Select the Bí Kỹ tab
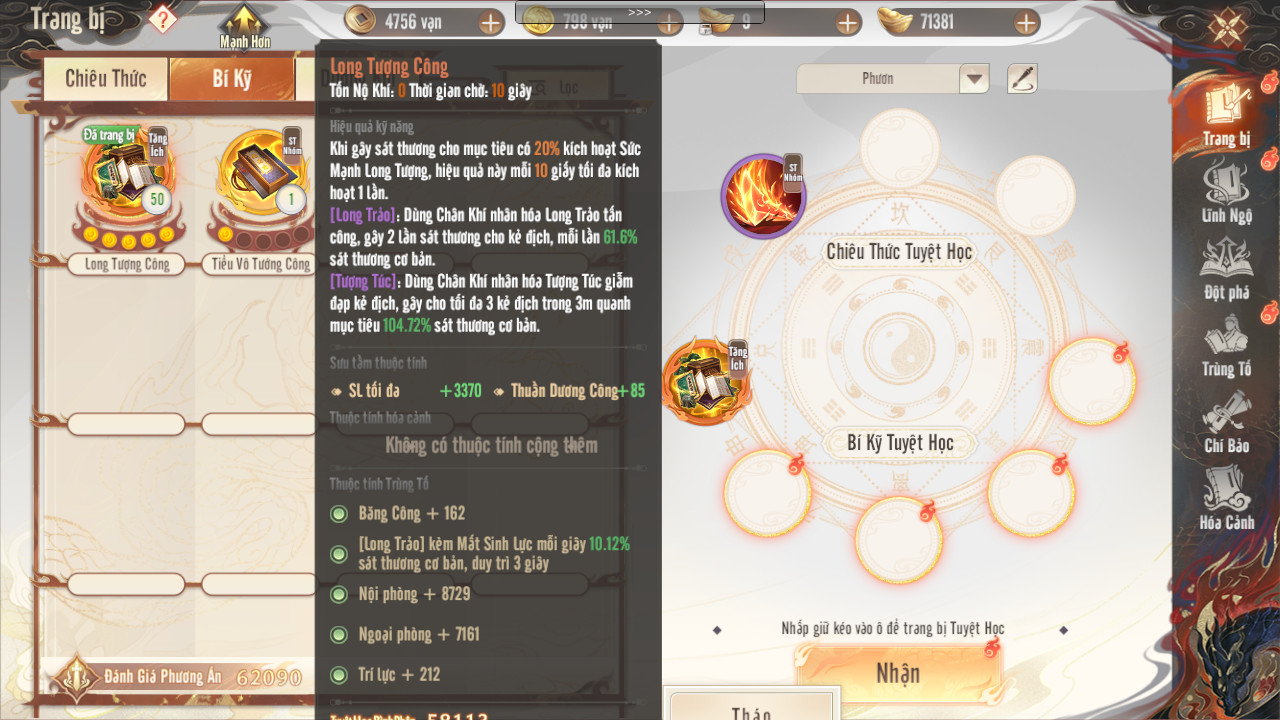This screenshot has width=1280, height=720. click(232, 79)
